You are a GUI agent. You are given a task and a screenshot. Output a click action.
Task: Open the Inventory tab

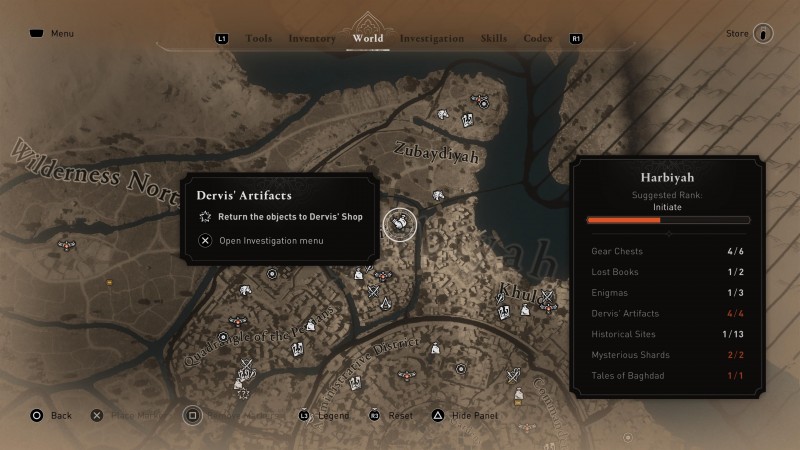coord(312,39)
